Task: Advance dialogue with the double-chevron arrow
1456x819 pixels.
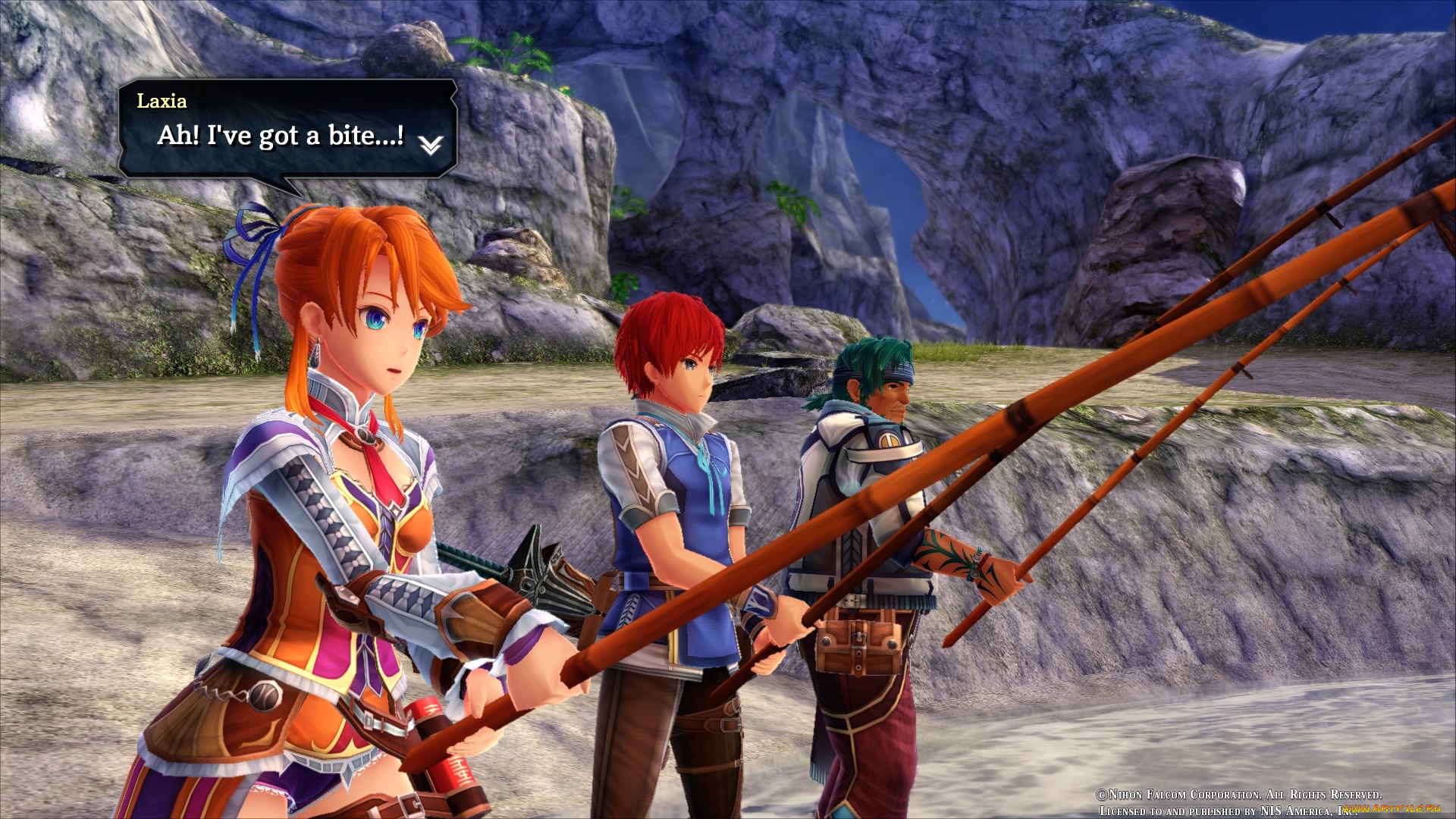Action: pos(431,144)
